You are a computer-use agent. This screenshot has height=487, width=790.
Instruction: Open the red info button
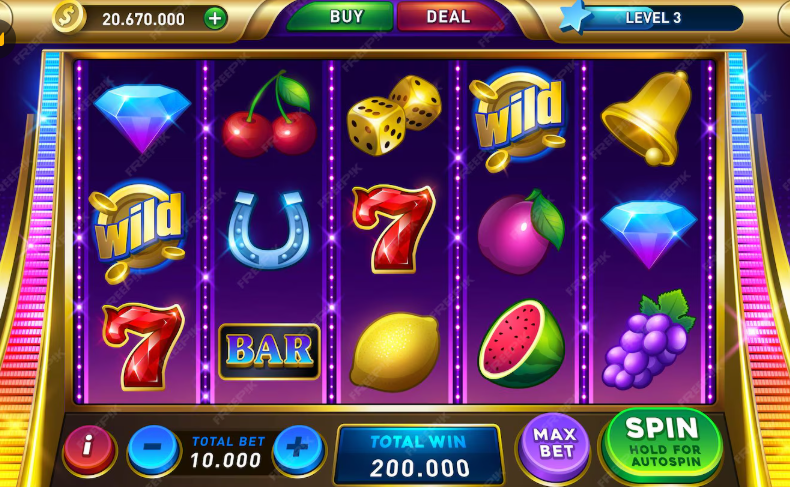point(88,447)
